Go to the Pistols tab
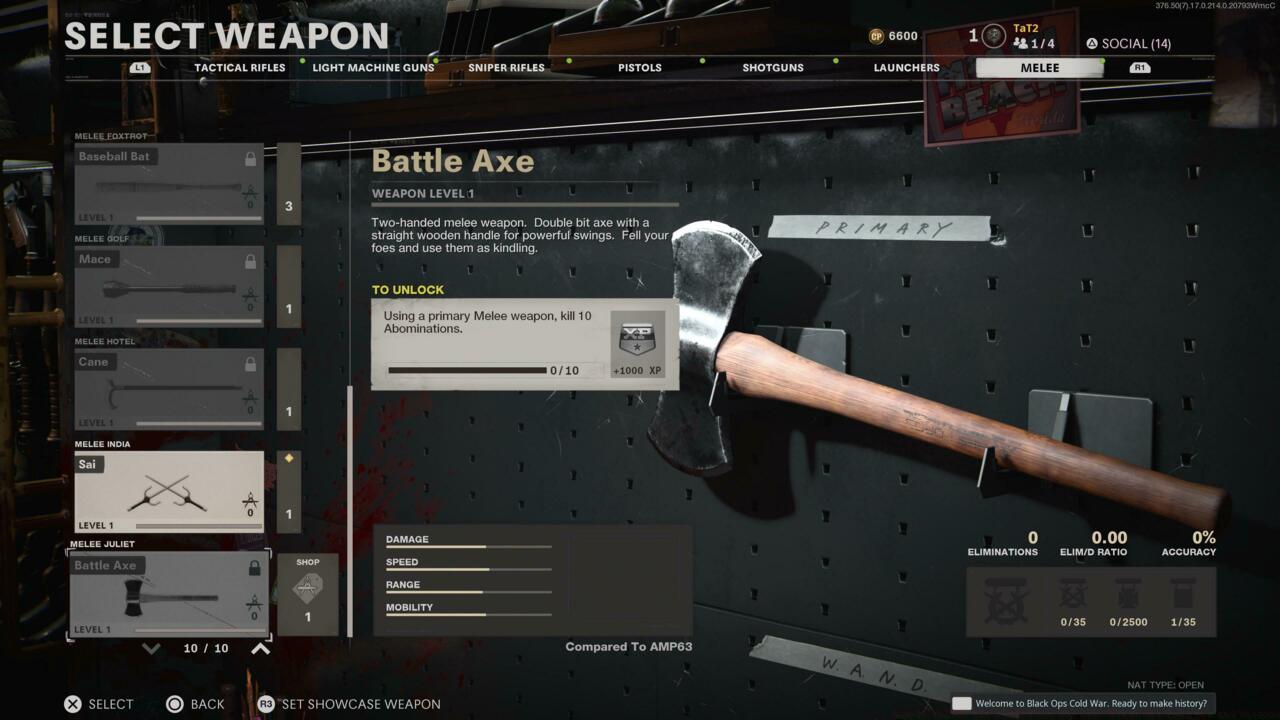This screenshot has height=720, width=1280. tap(639, 68)
